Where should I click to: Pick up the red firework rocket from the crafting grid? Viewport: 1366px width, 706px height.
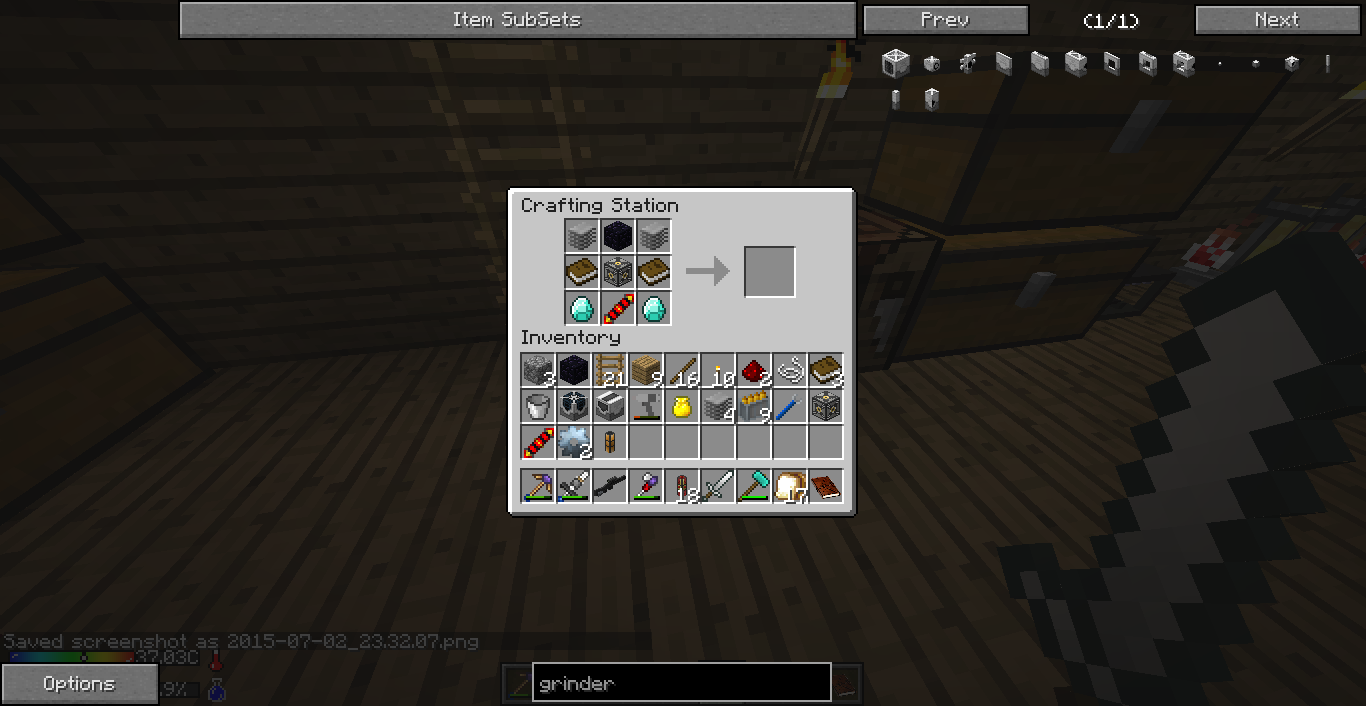pyautogui.click(x=617, y=308)
